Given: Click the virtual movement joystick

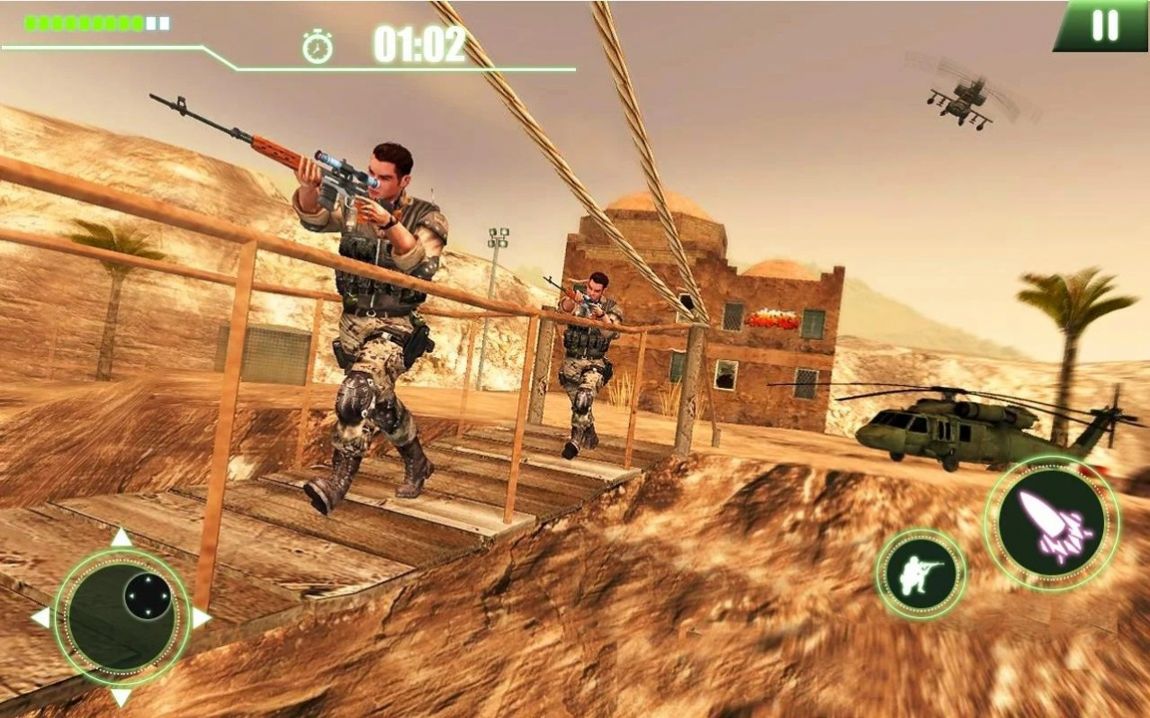Looking at the screenshot, I should click(x=122, y=616).
